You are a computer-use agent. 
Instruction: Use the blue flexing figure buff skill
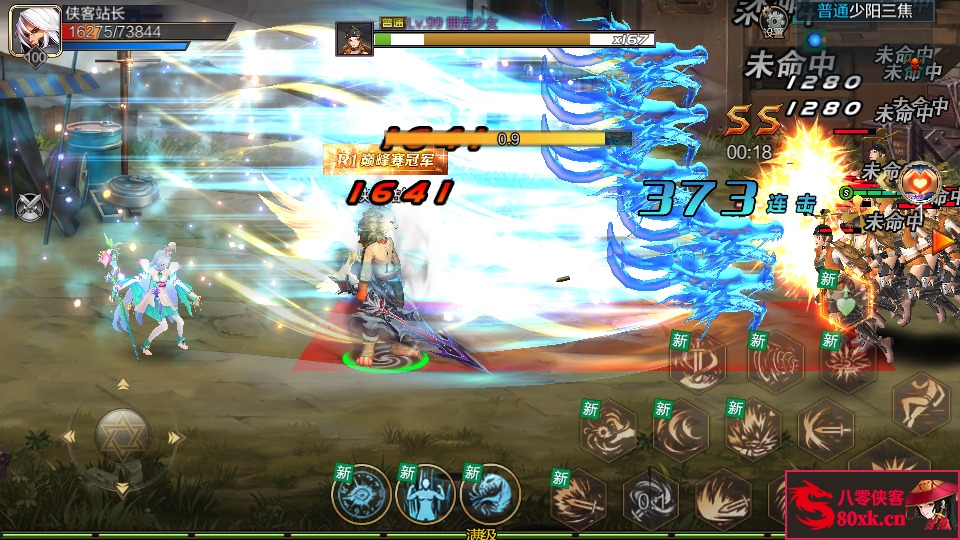coord(425,494)
